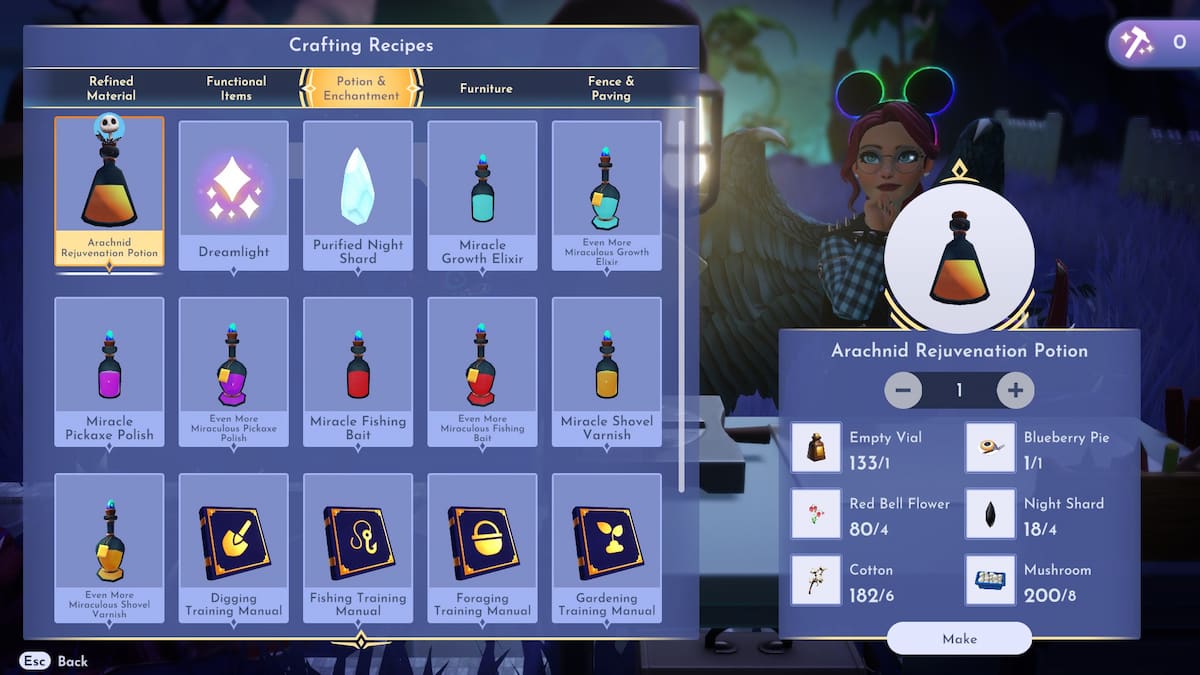Open the Functional Items tab
This screenshot has width=1200, height=675.
click(x=236, y=88)
